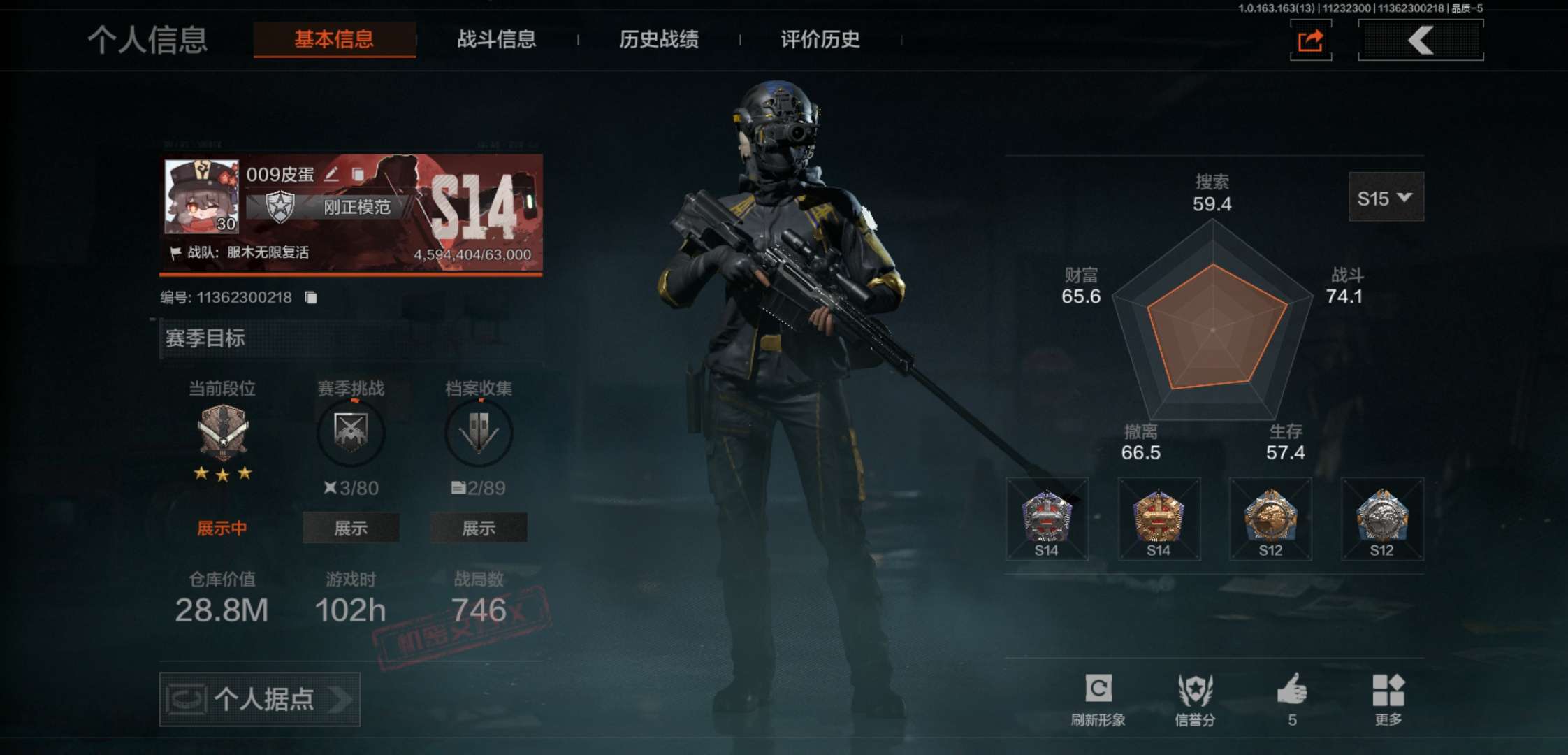Select the 赛季挑战 season challenge emblem

coord(351,433)
